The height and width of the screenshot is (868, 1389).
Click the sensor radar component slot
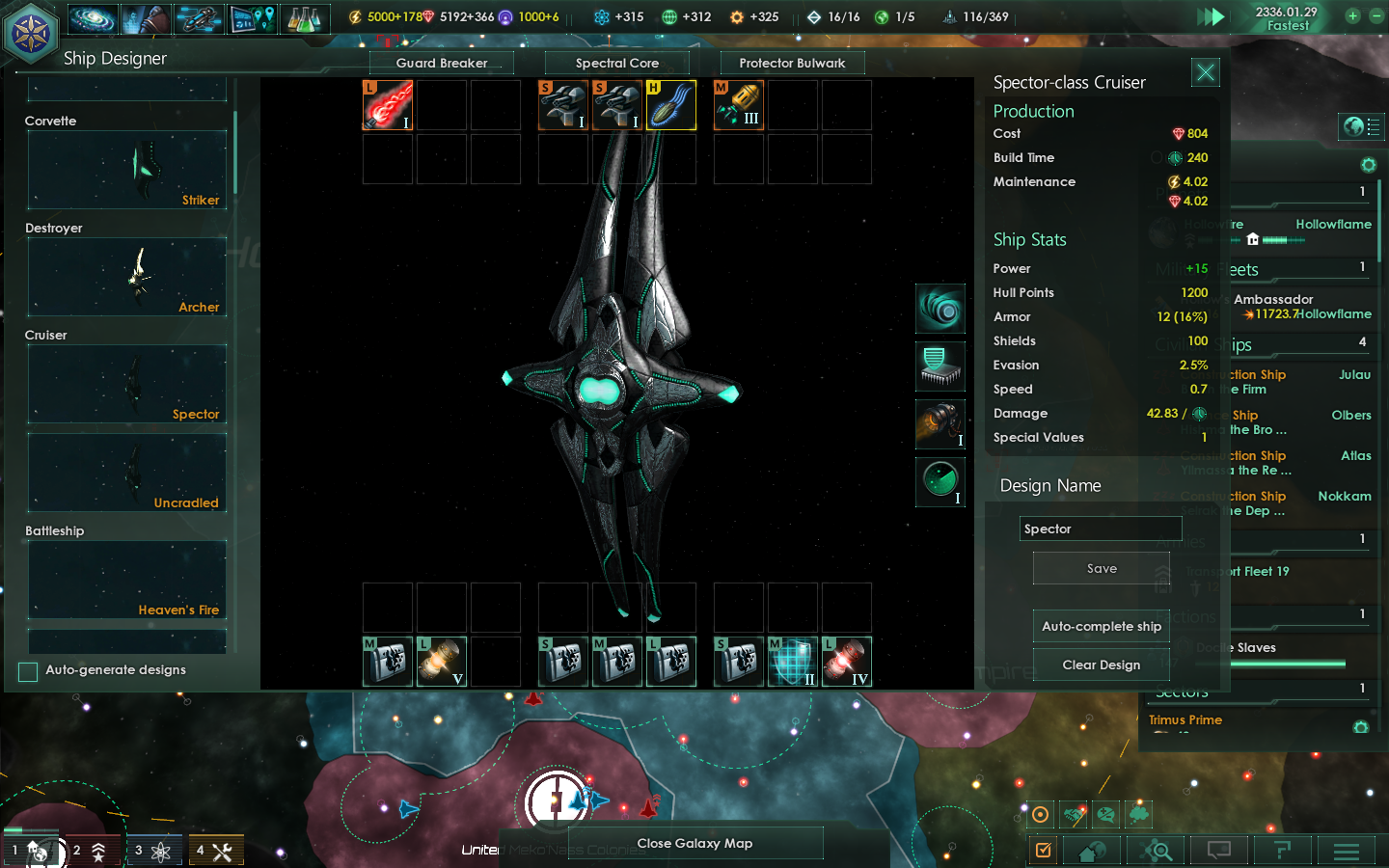[940, 481]
